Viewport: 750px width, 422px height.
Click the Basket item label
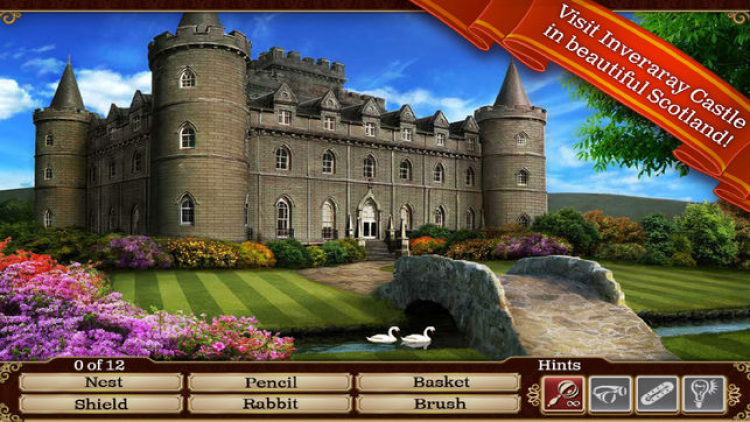pos(439,382)
